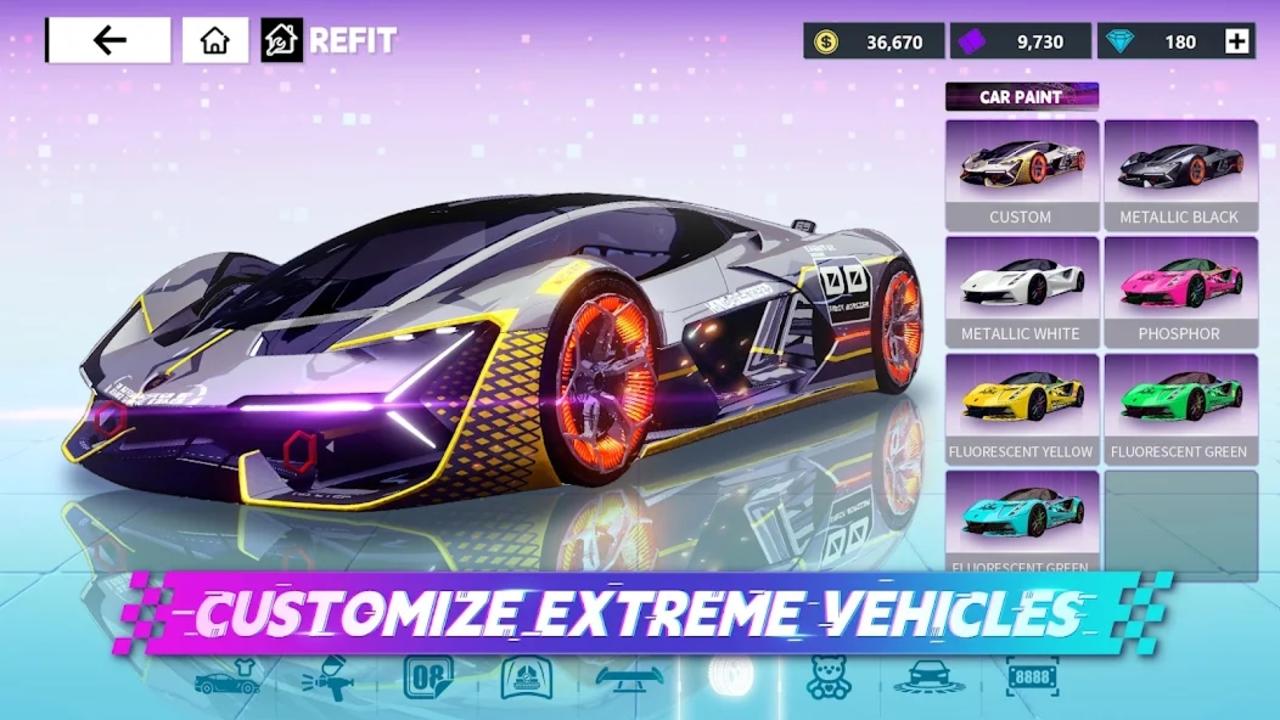Switch to the 8888 license plate category
1280x720 pixels.
1031,677
